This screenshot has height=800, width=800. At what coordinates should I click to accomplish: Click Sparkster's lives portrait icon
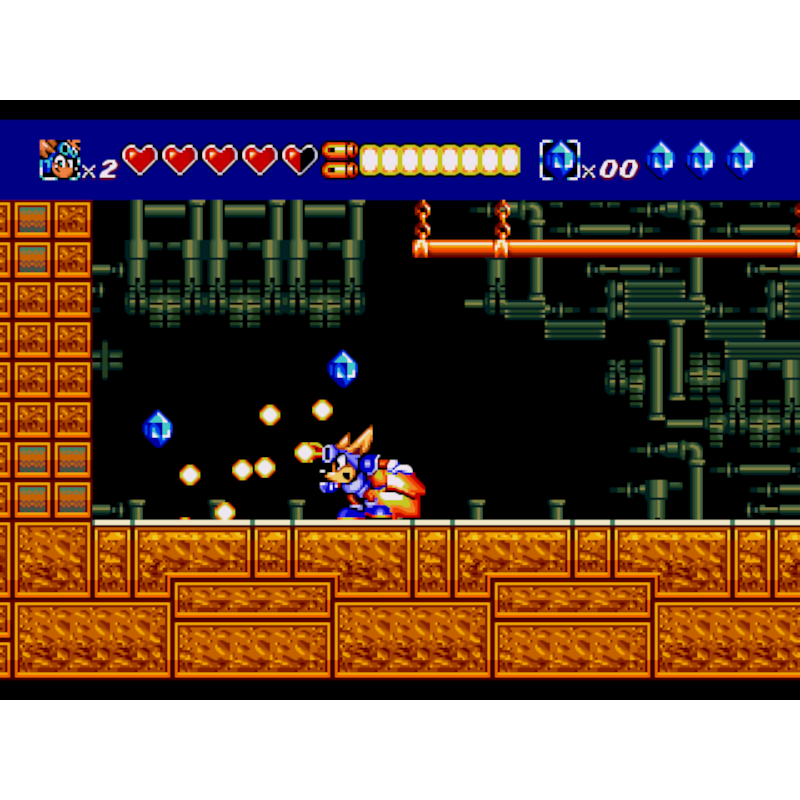[59, 160]
